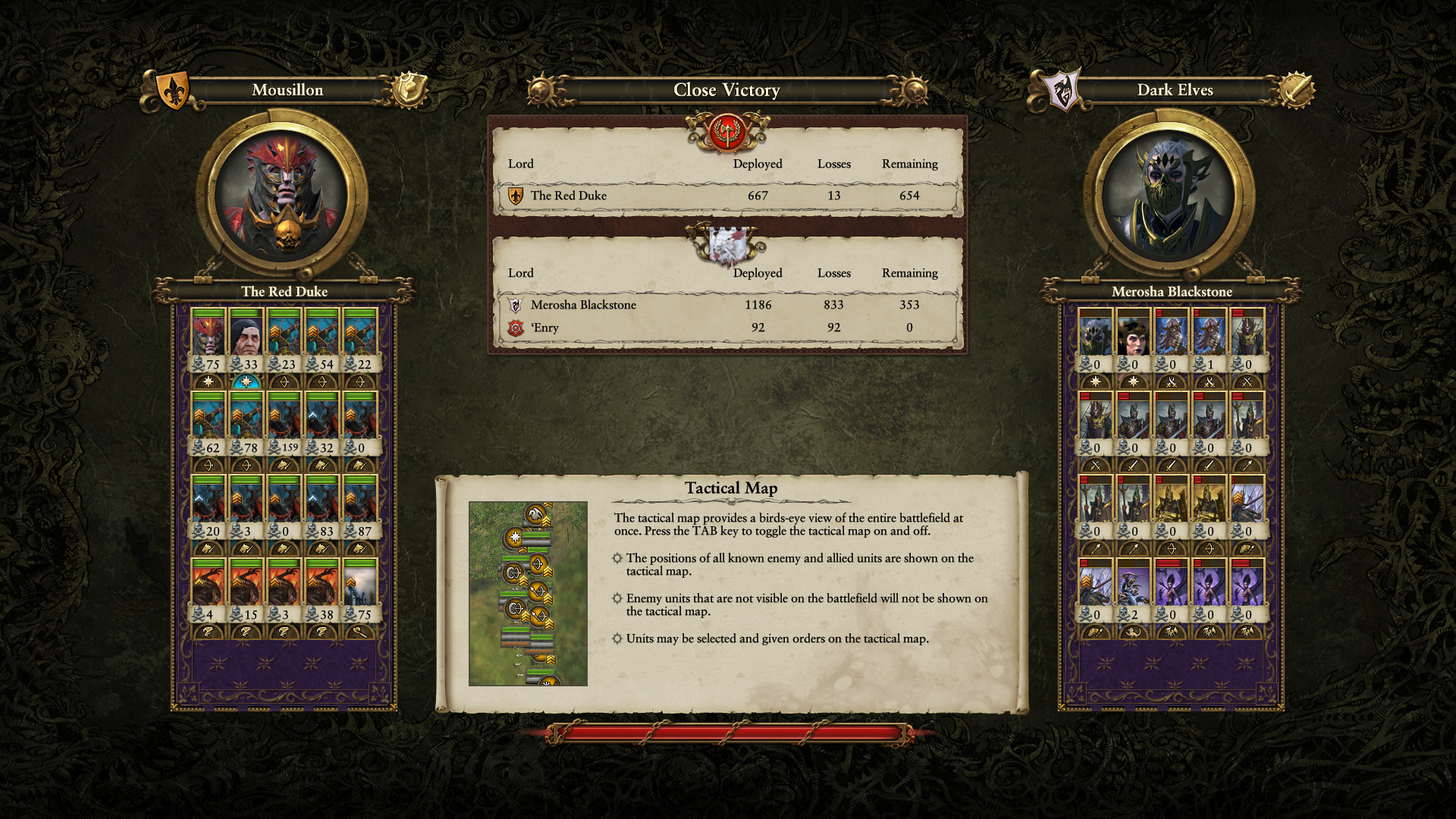
Task: Click the Dark Elves faction banner
Action: [1174, 90]
